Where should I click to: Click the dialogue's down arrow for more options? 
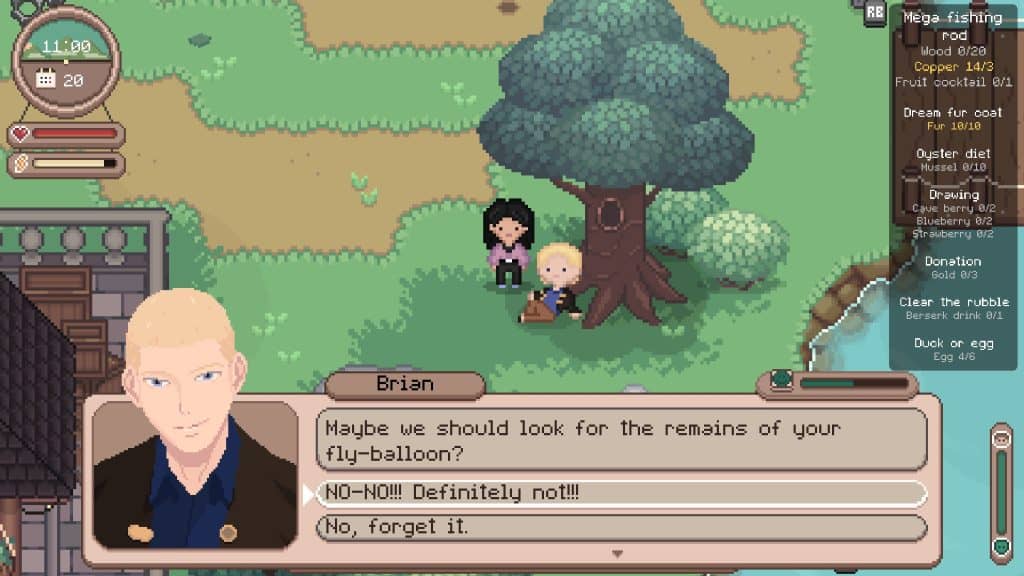pyautogui.click(x=617, y=553)
